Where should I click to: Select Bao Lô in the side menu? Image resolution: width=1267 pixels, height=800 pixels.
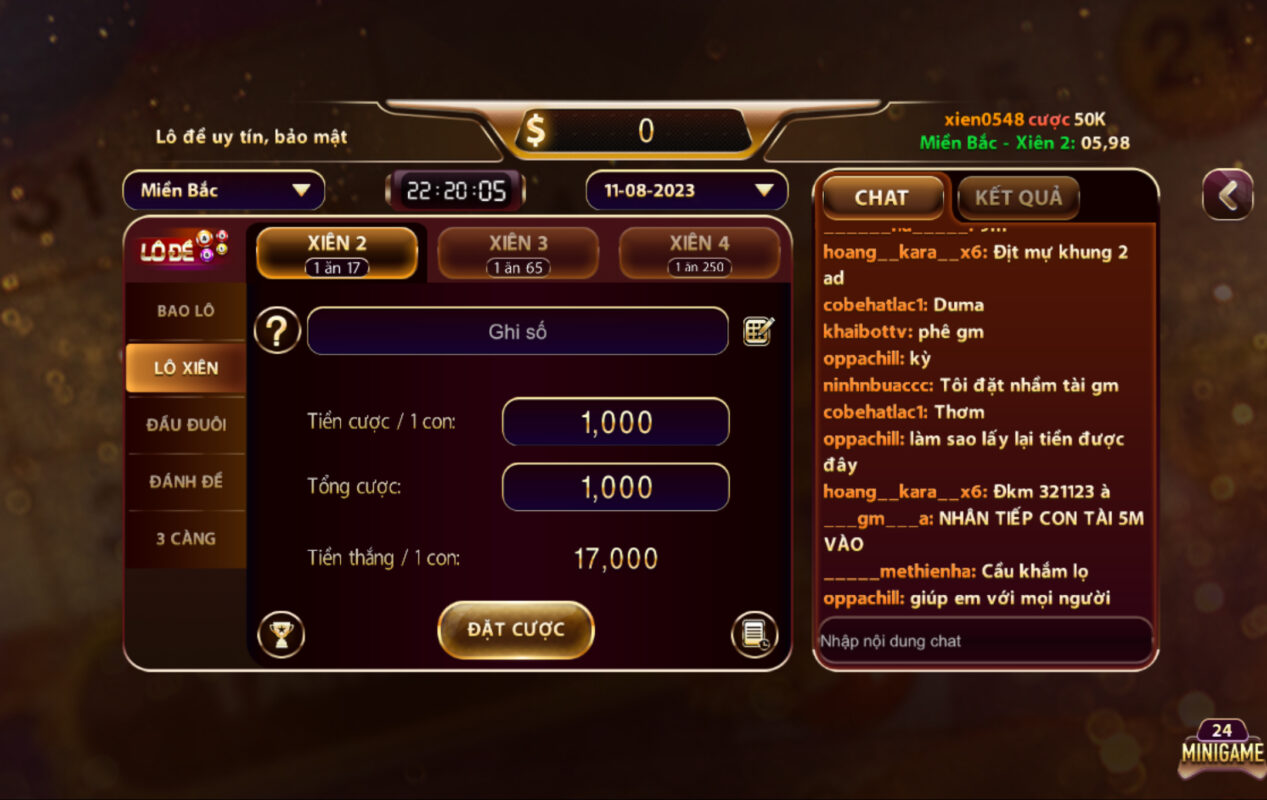click(186, 311)
